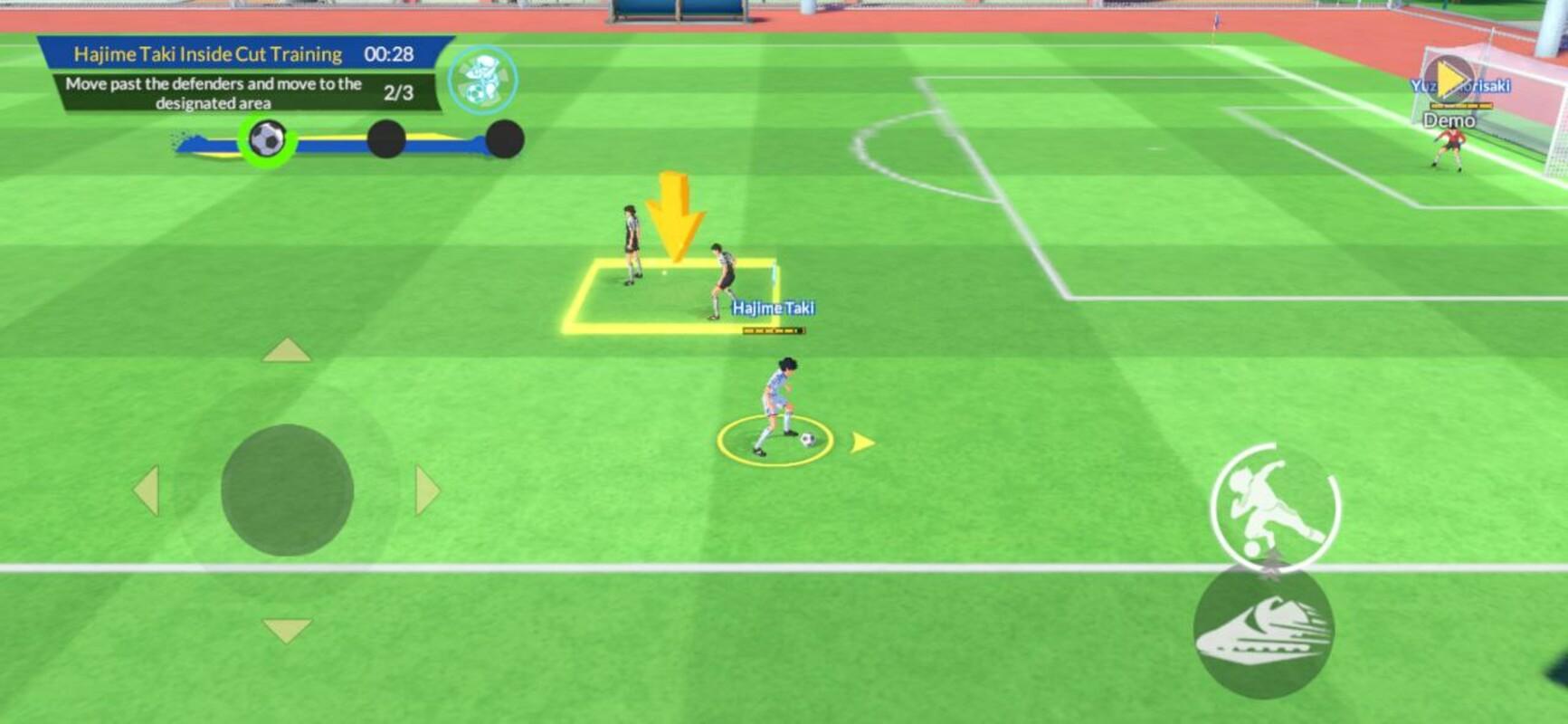
Task: Select the soccer ball marker on the progress track
Action: click(x=266, y=139)
